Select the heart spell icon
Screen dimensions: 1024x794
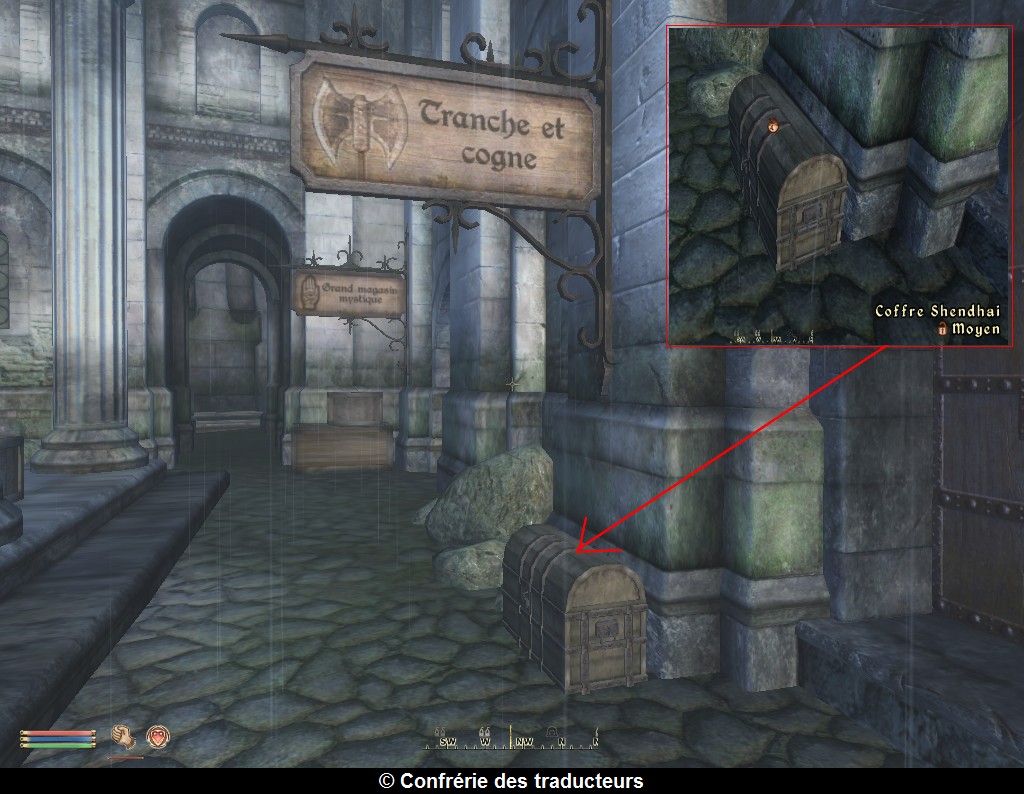point(157,737)
